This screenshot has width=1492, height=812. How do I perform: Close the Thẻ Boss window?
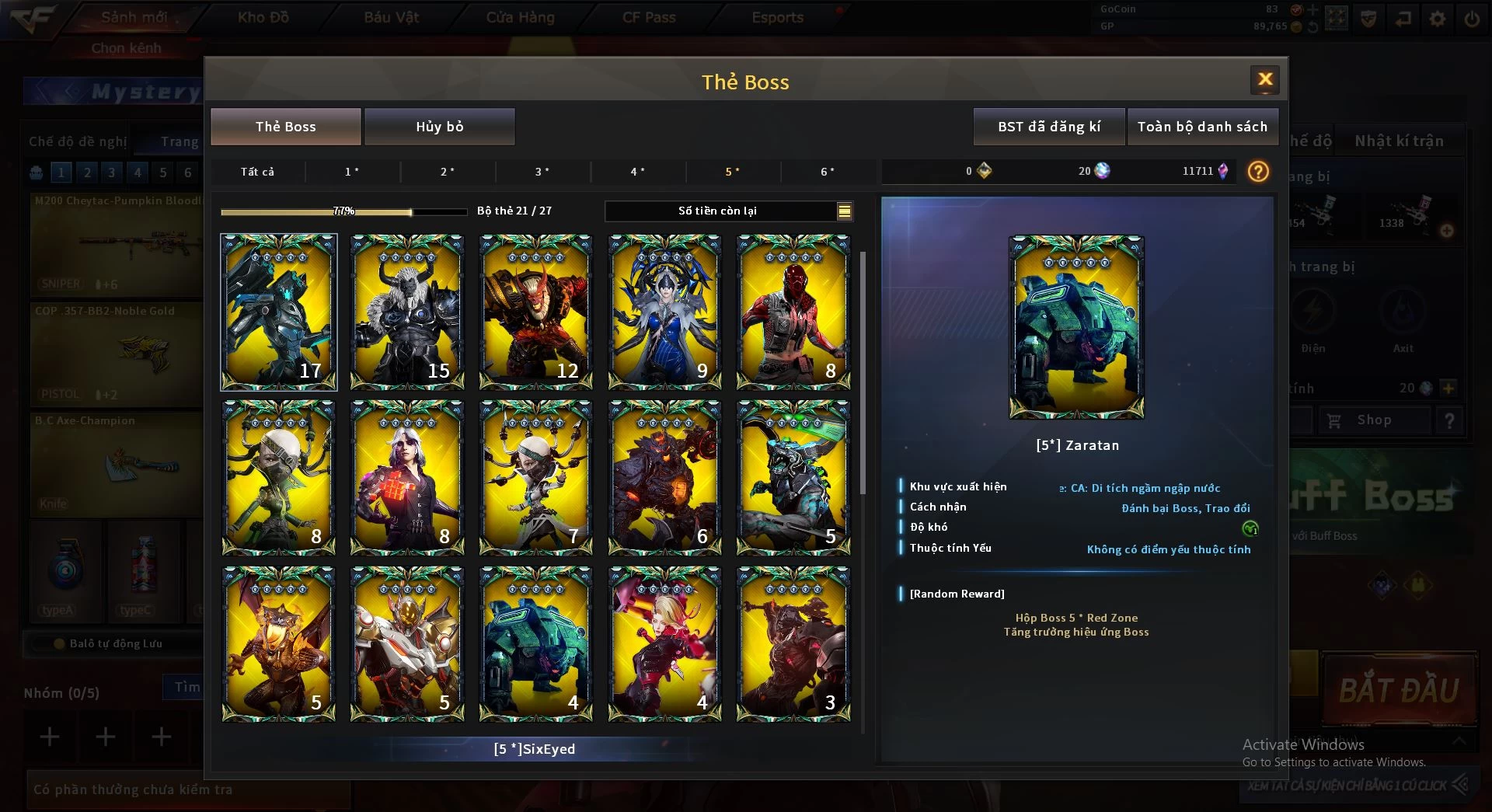[1264, 79]
